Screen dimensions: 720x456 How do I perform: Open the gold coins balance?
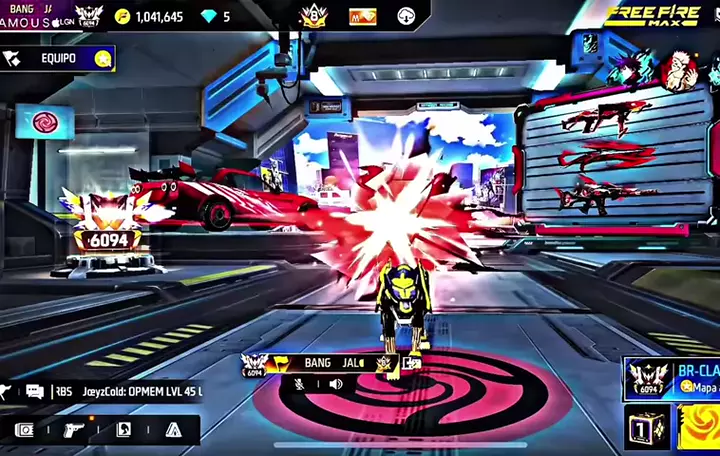149,17
